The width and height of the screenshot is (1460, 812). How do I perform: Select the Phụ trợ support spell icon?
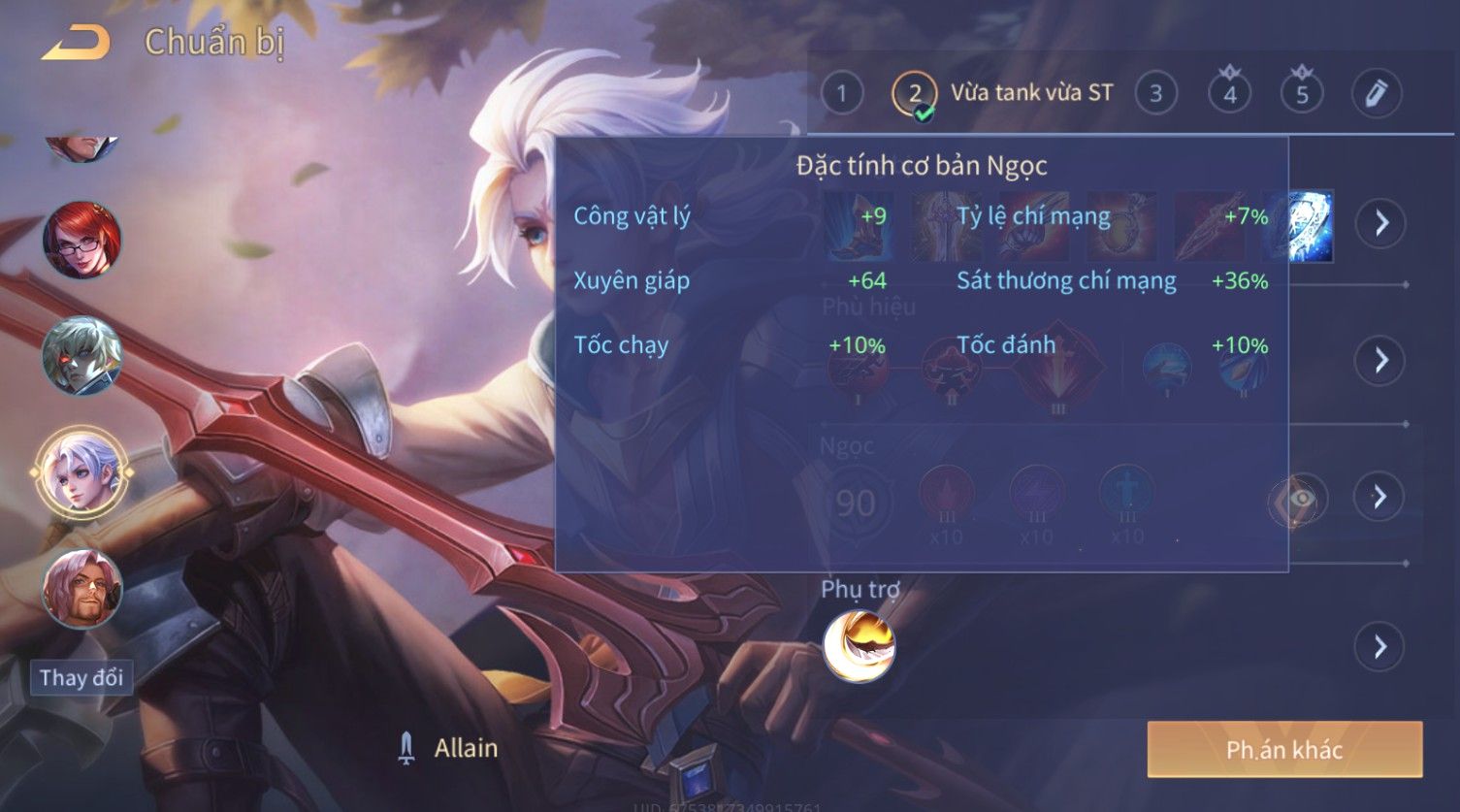click(x=859, y=646)
